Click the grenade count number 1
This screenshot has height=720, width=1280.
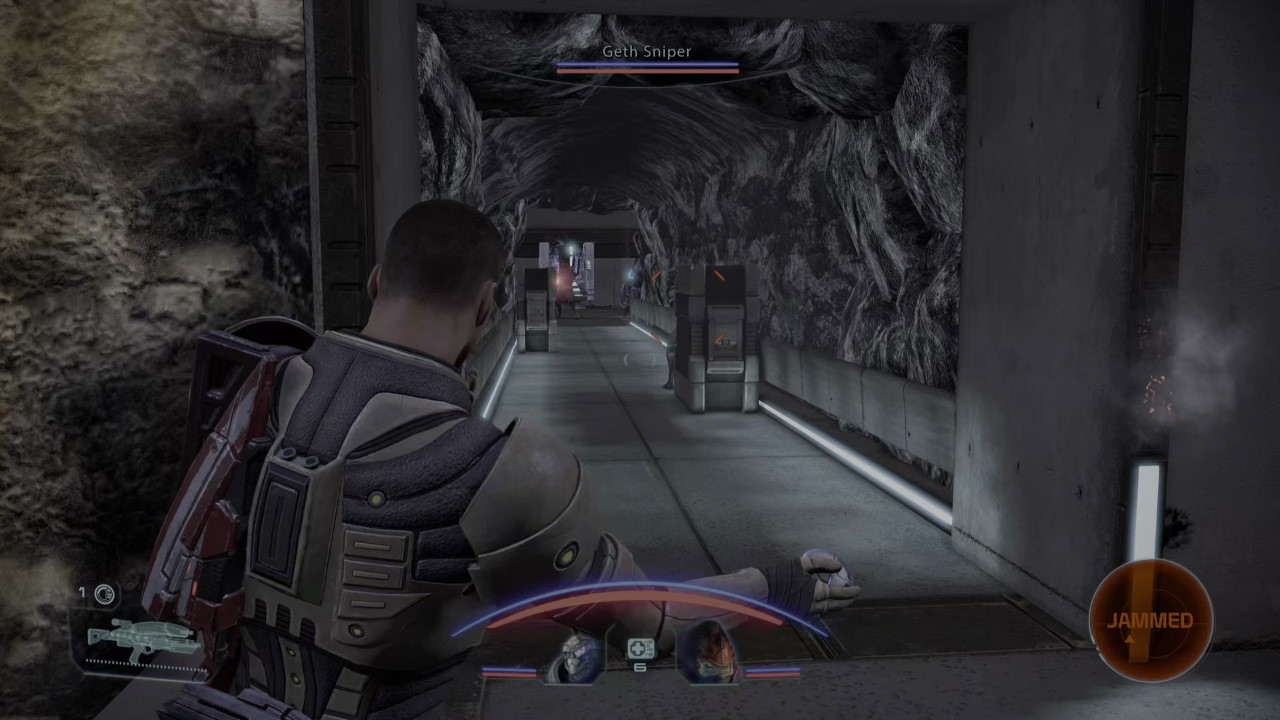click(82, 593)
